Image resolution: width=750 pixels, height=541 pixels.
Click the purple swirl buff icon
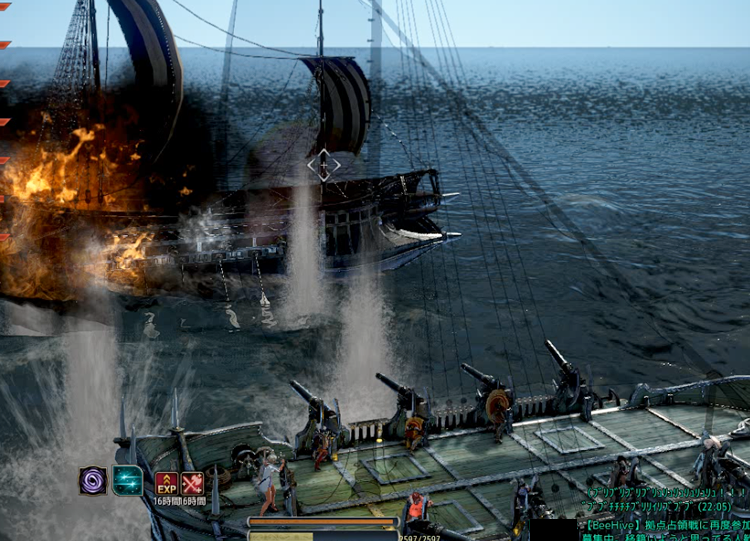(93, 481)
